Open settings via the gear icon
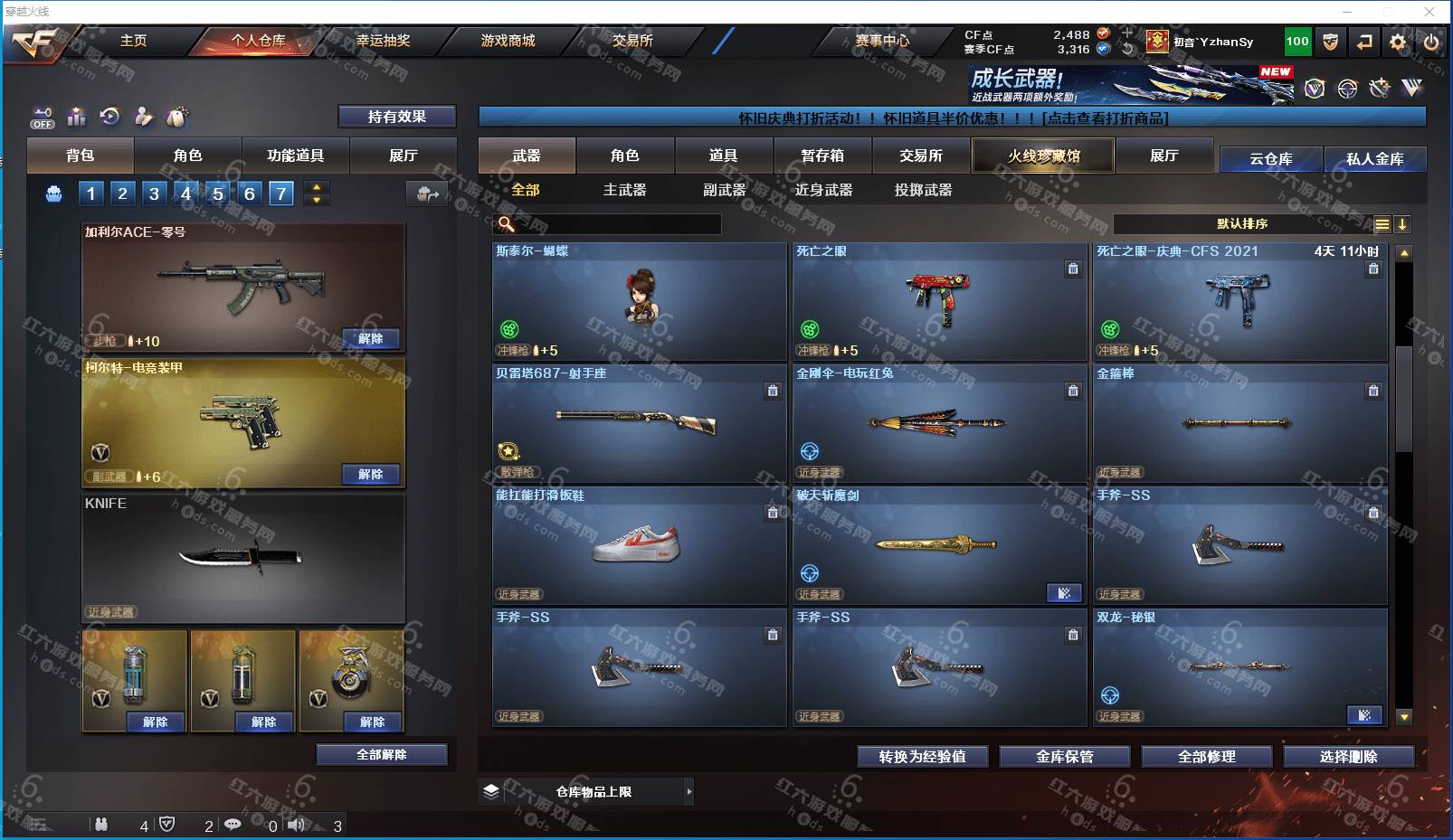This screenshot has width=1453, height=840. coord(1398,42)
